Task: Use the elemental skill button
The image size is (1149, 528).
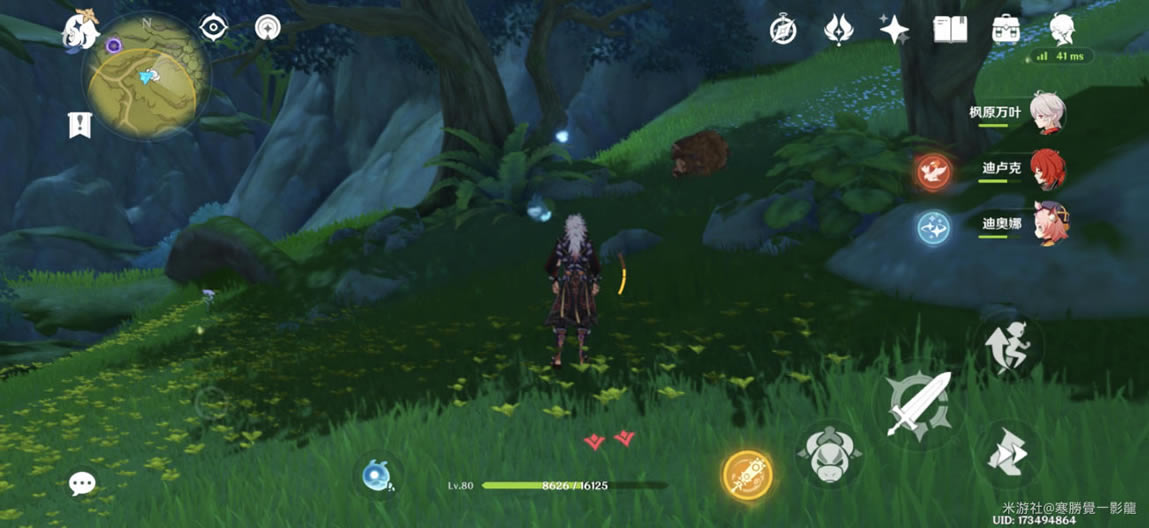Action: pyautogui.click(x=829, y=455)
